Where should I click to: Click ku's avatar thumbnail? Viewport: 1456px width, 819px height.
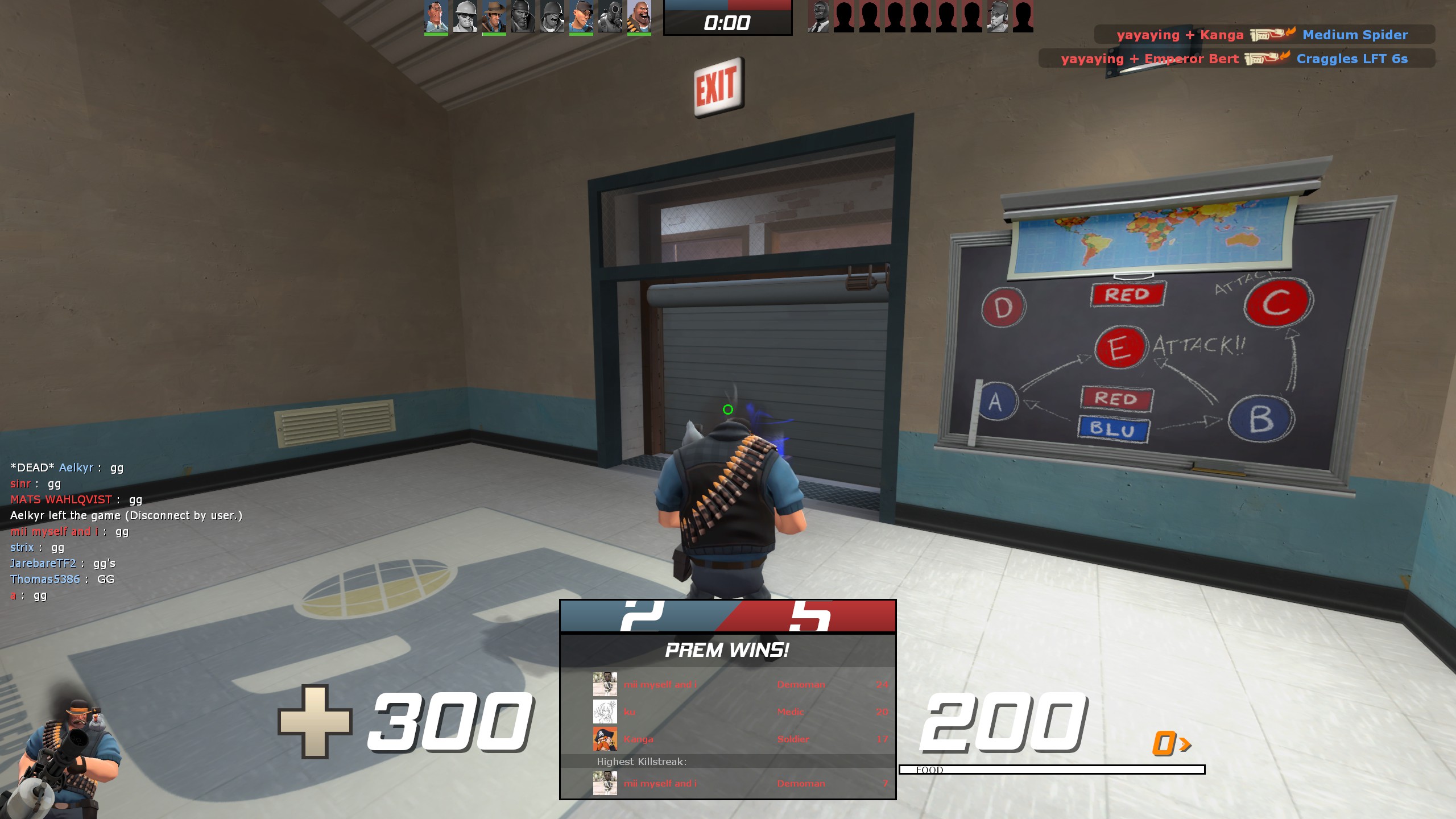pos(605,712)
